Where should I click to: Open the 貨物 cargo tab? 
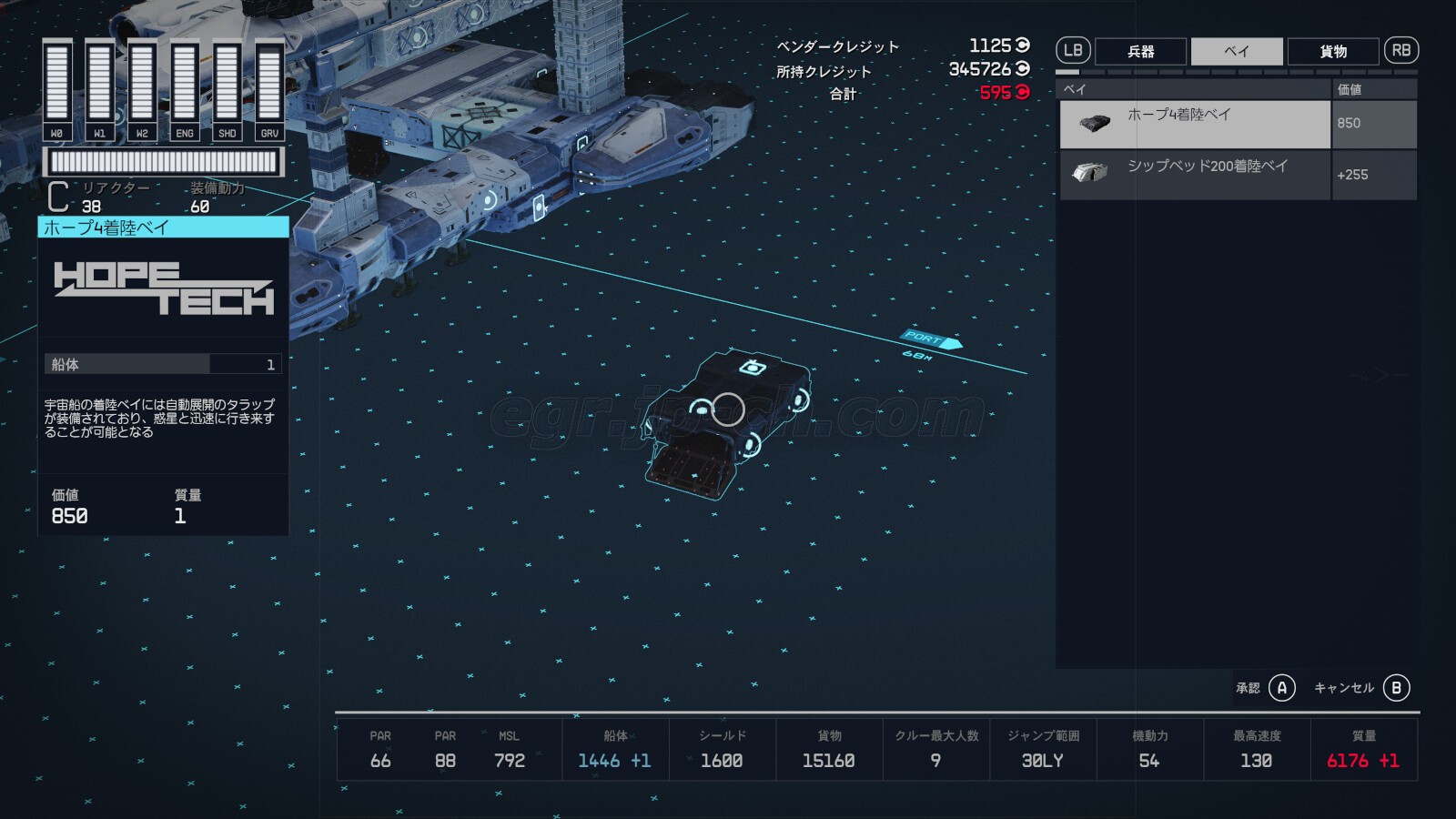pyautogui.click(x=1333, y=51)
